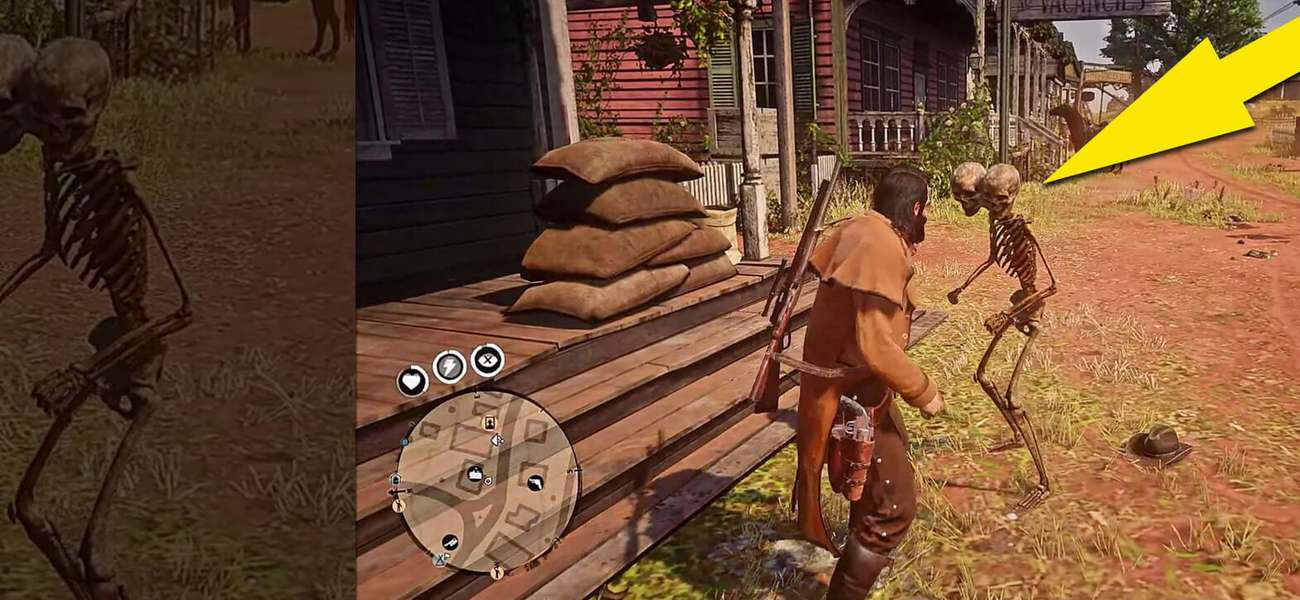The width and height of the screenshot is (1300, 600).
Task: Open the circular minimap
Action: (487, 480)
